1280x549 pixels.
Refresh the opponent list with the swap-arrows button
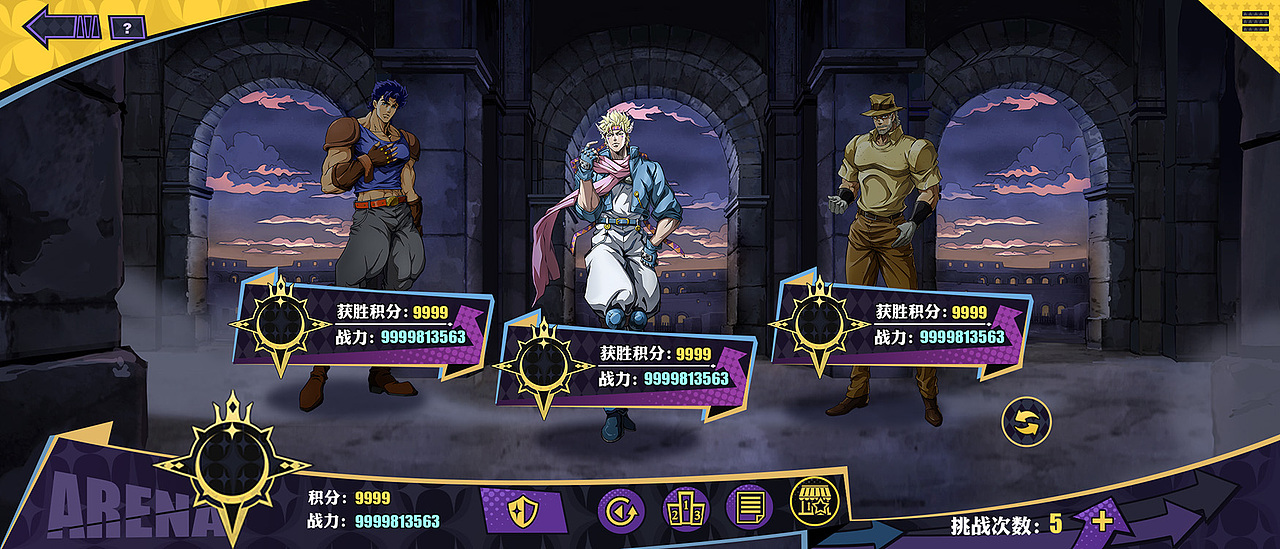(x=1026, y=422)
